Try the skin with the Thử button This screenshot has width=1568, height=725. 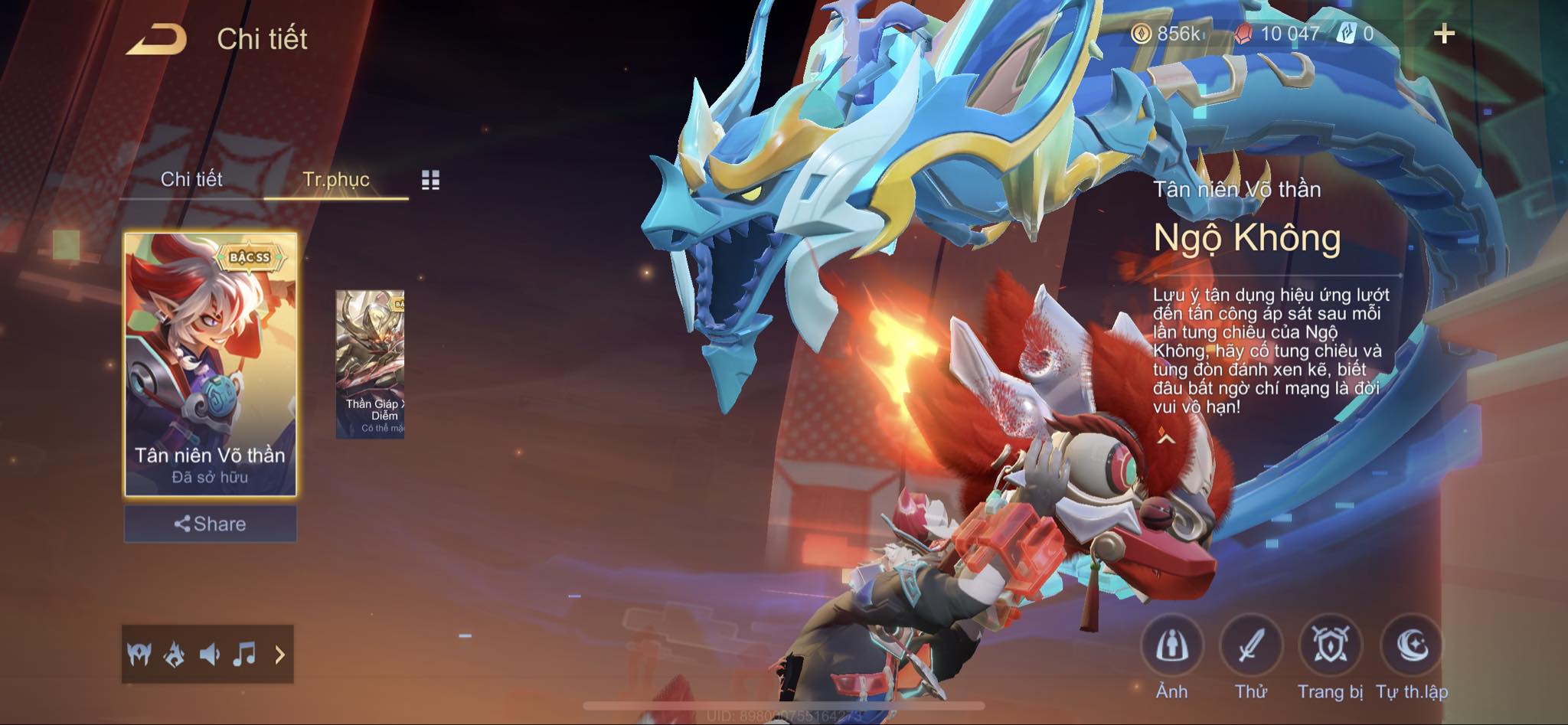pyautogui.click(x=1250, y=647)
